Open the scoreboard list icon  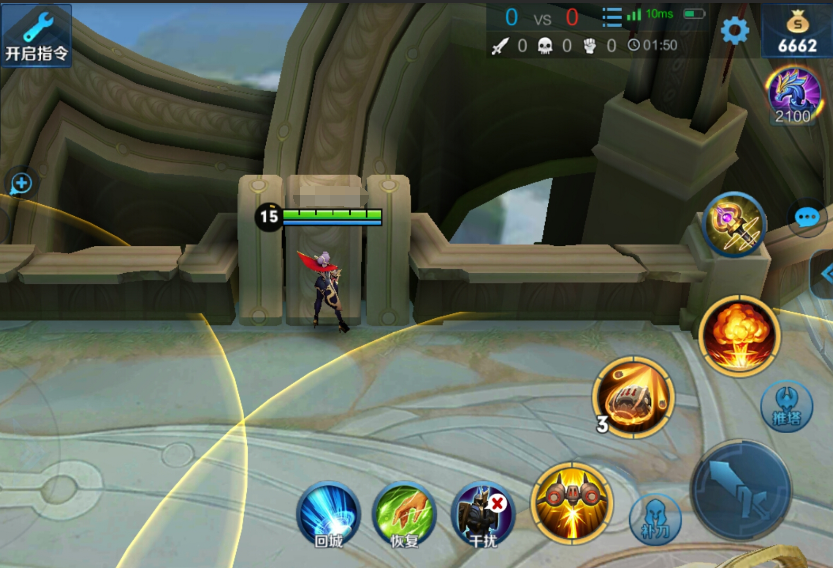click(612, 17)
